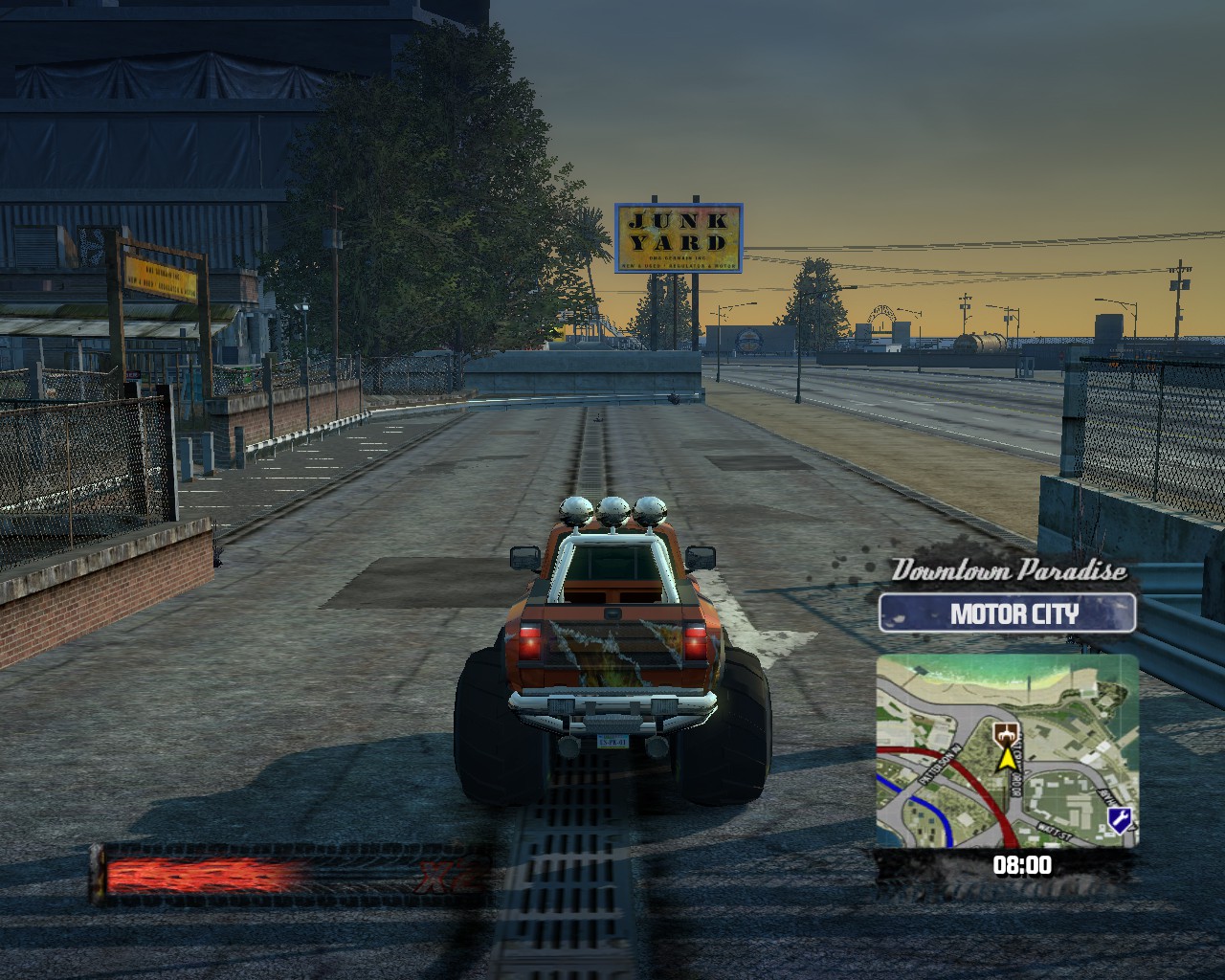This screenshot has height=980, width=1225.
Task: Select the Motor City district sign
Action: [1007, 613]
